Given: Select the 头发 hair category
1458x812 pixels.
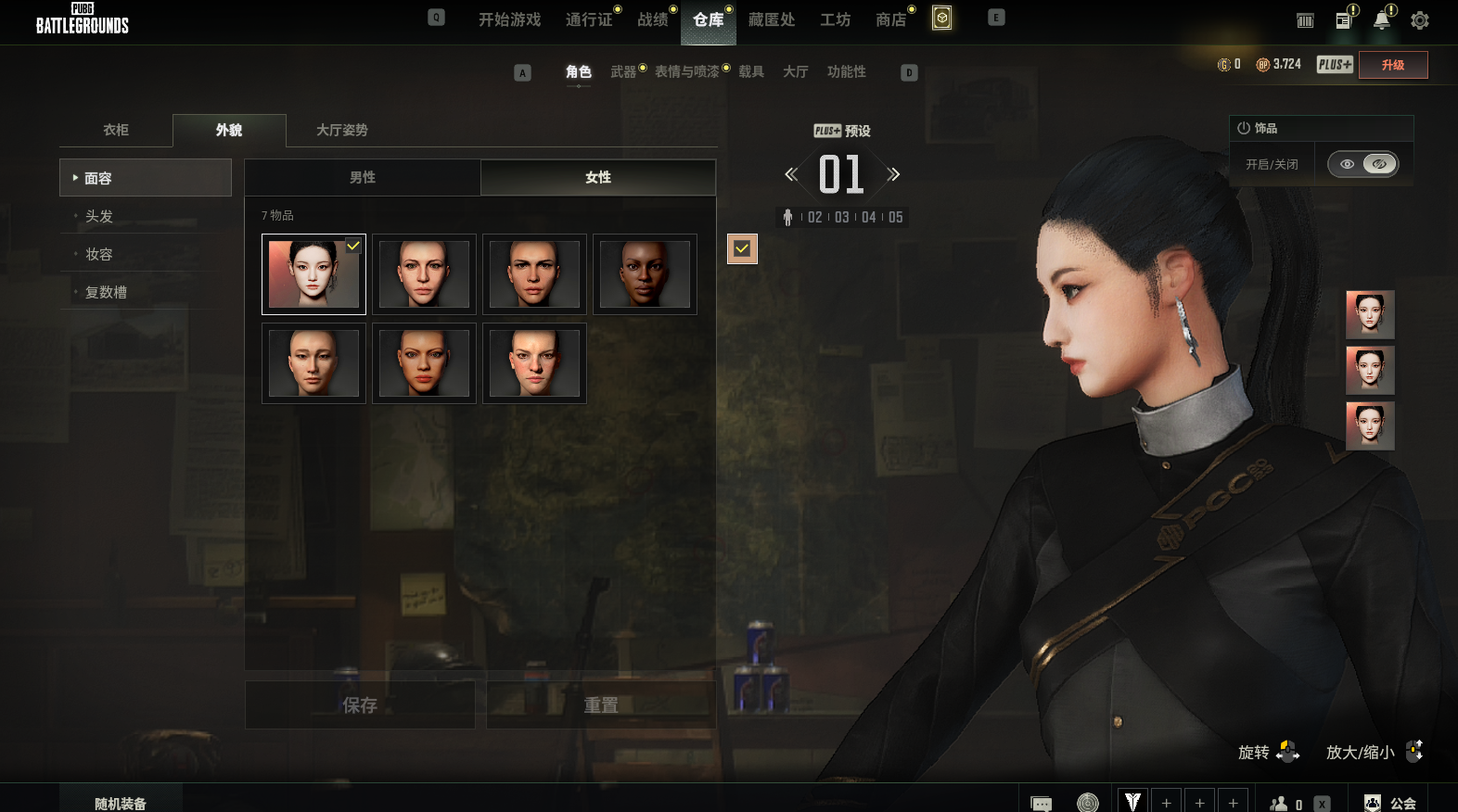Looking at the screenshot, I should point(99,216).
